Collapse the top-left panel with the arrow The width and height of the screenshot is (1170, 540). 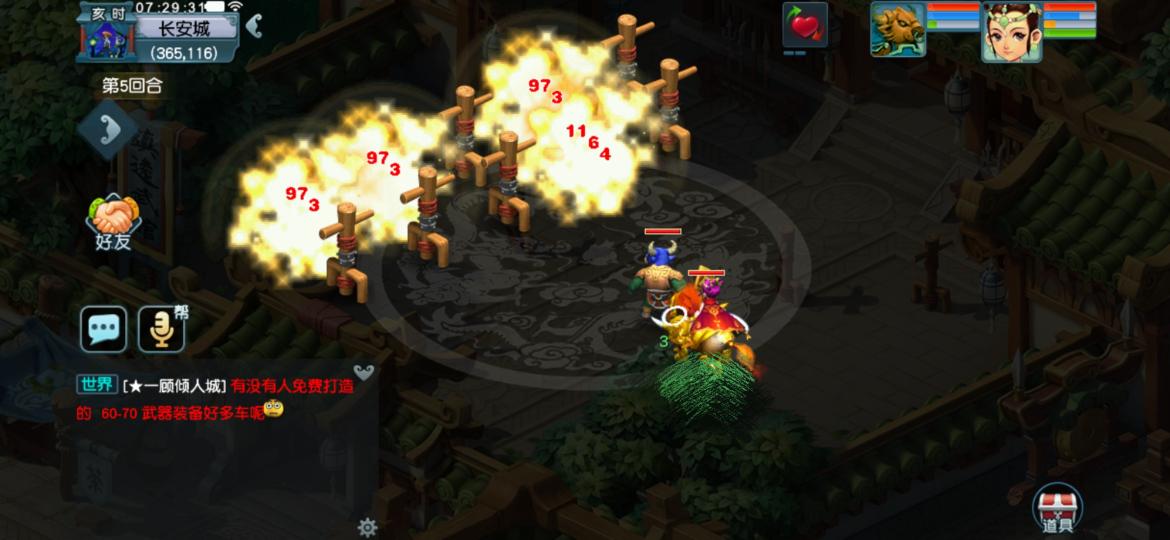255,26
